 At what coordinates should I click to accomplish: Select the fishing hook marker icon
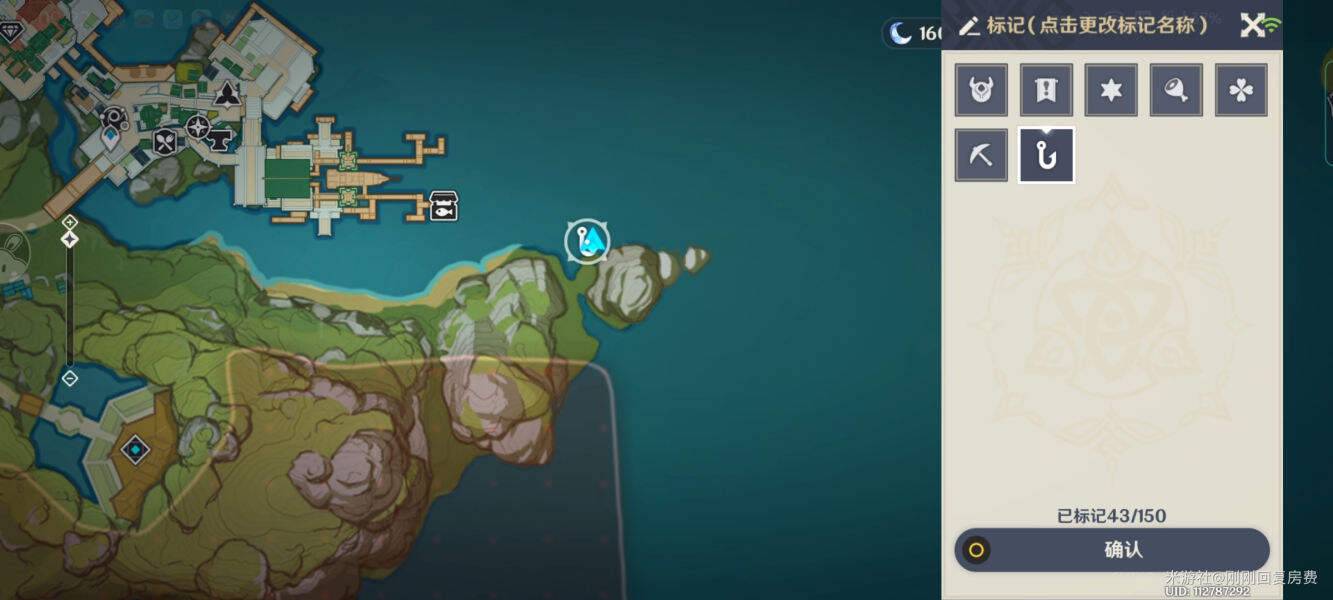click(x=1046, y=156)
